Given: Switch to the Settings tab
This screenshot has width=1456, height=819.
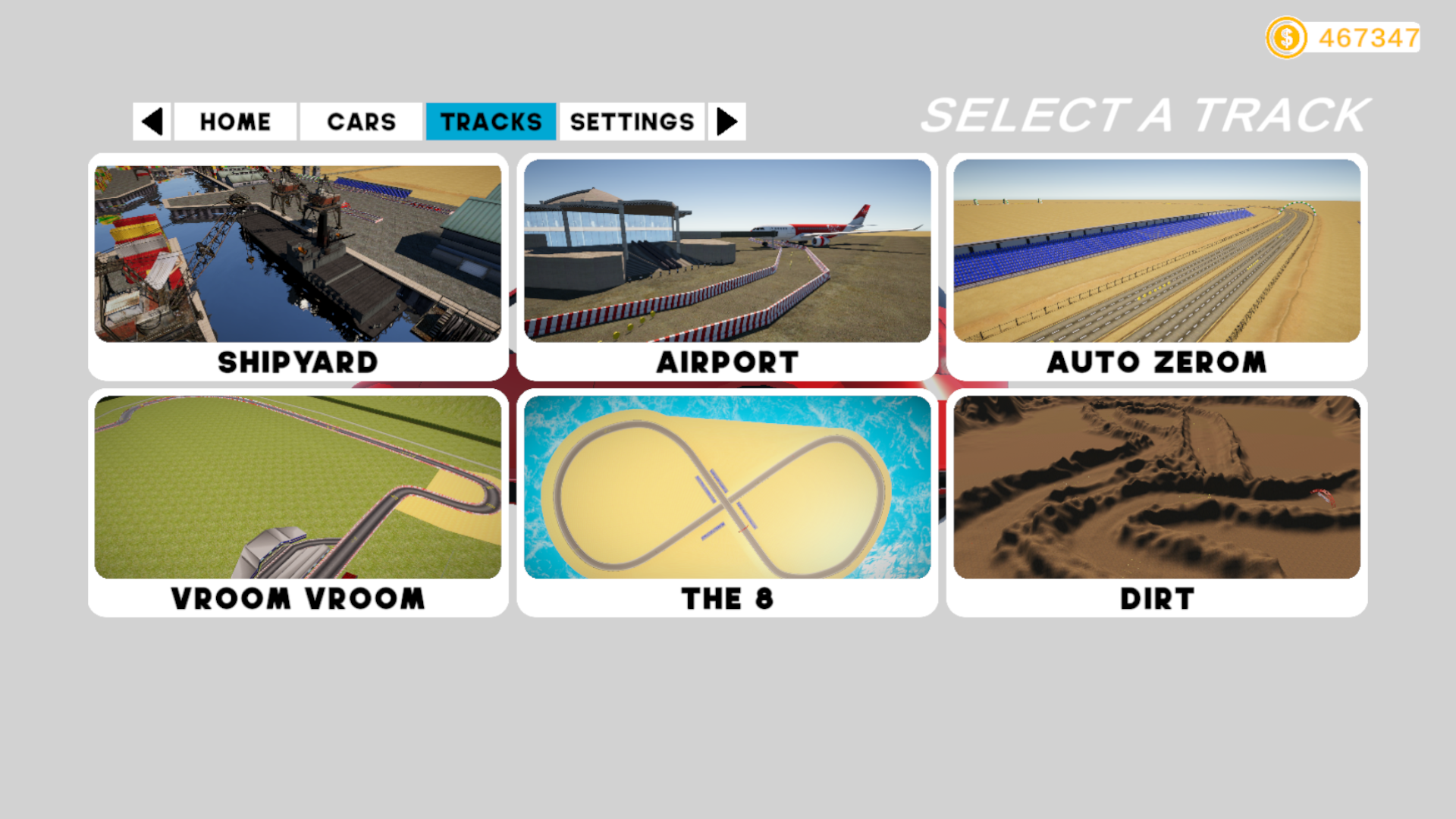Looking at the screenshot, I should 632,121.
